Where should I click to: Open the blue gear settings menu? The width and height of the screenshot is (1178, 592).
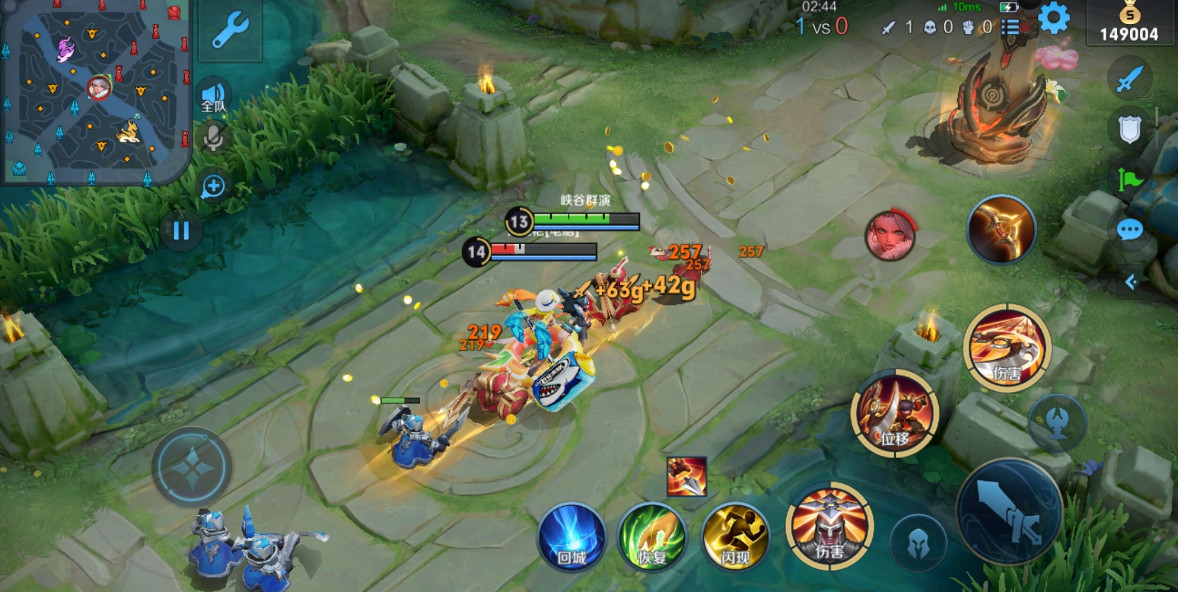point(1053,18)
